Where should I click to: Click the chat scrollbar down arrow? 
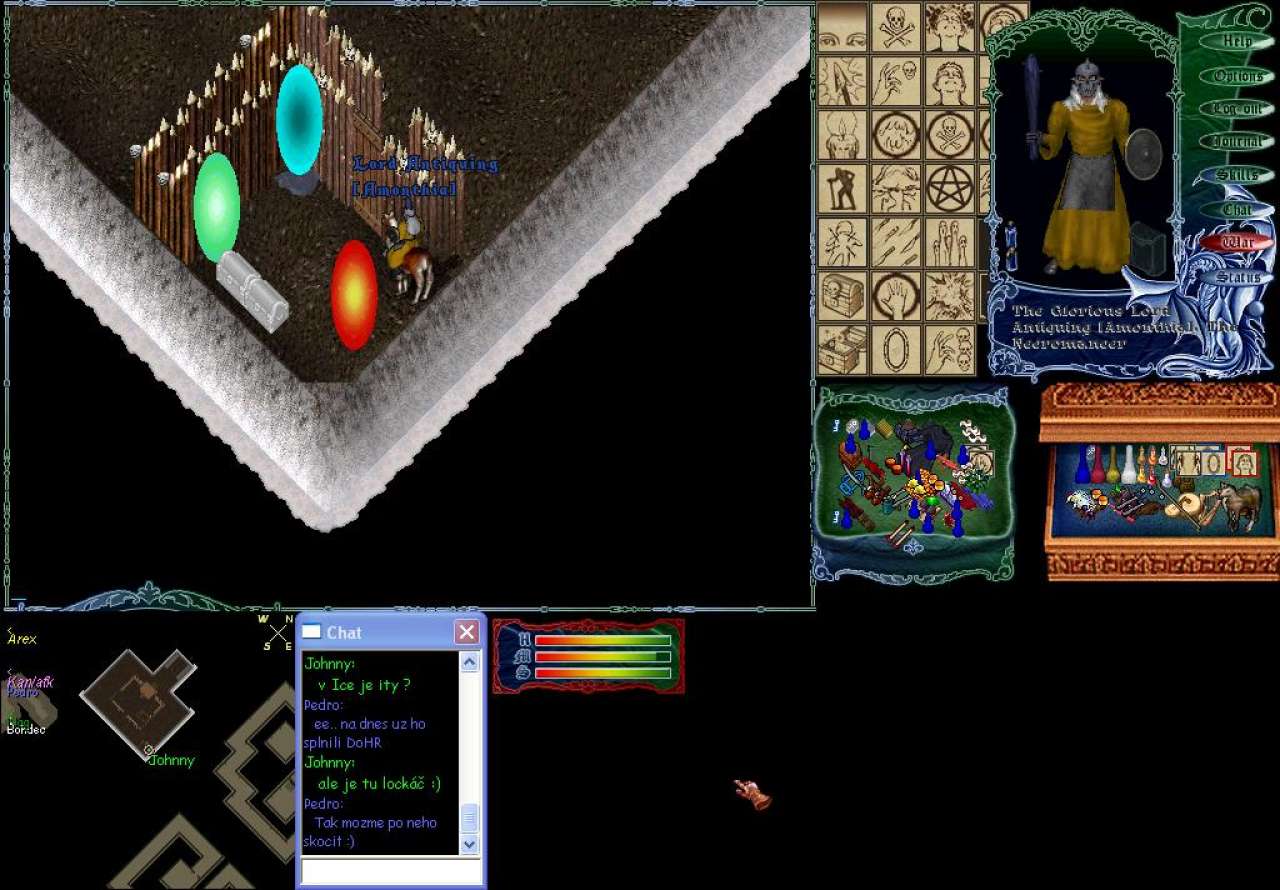(x=469, y=844)
